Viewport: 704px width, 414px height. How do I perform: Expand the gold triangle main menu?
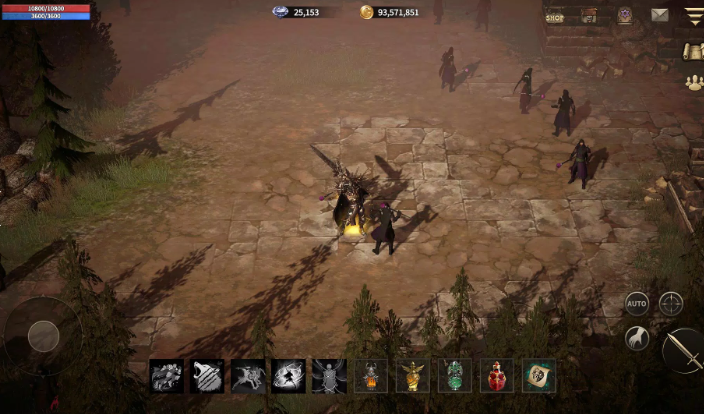pyautogui.click(x=693, y=15)
